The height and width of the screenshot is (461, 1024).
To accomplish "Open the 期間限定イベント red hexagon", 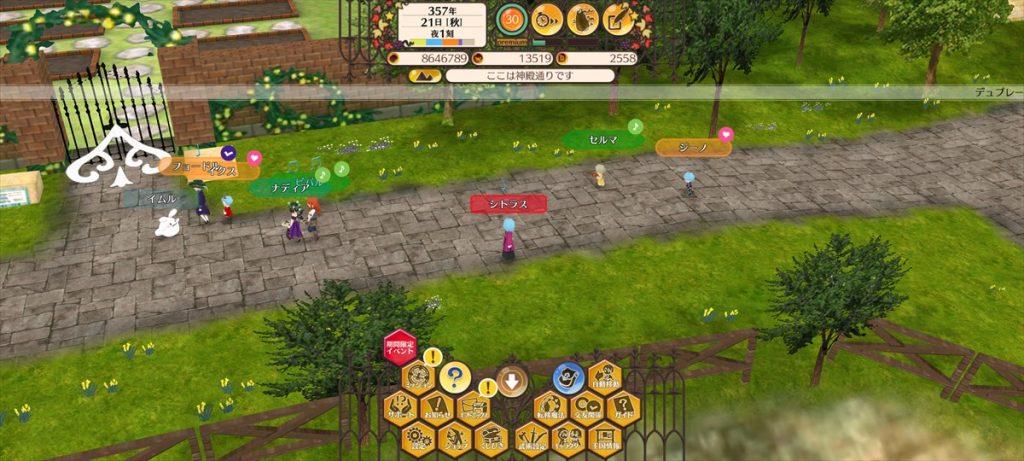I will (399, 349).
